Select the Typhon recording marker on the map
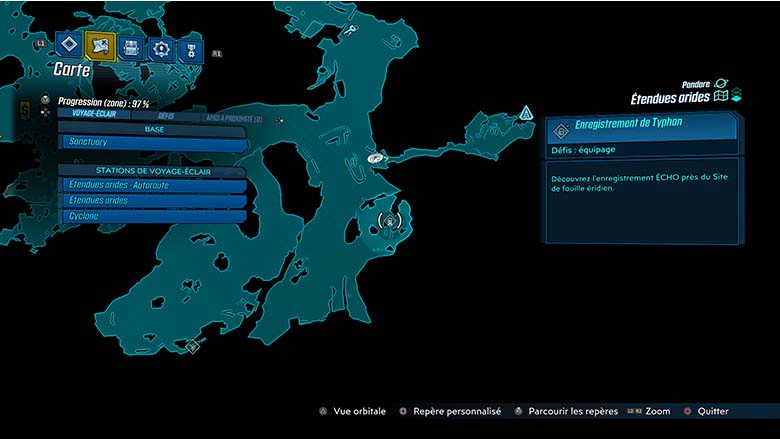This screenshot has width=780, height=439. click(390, 219)
